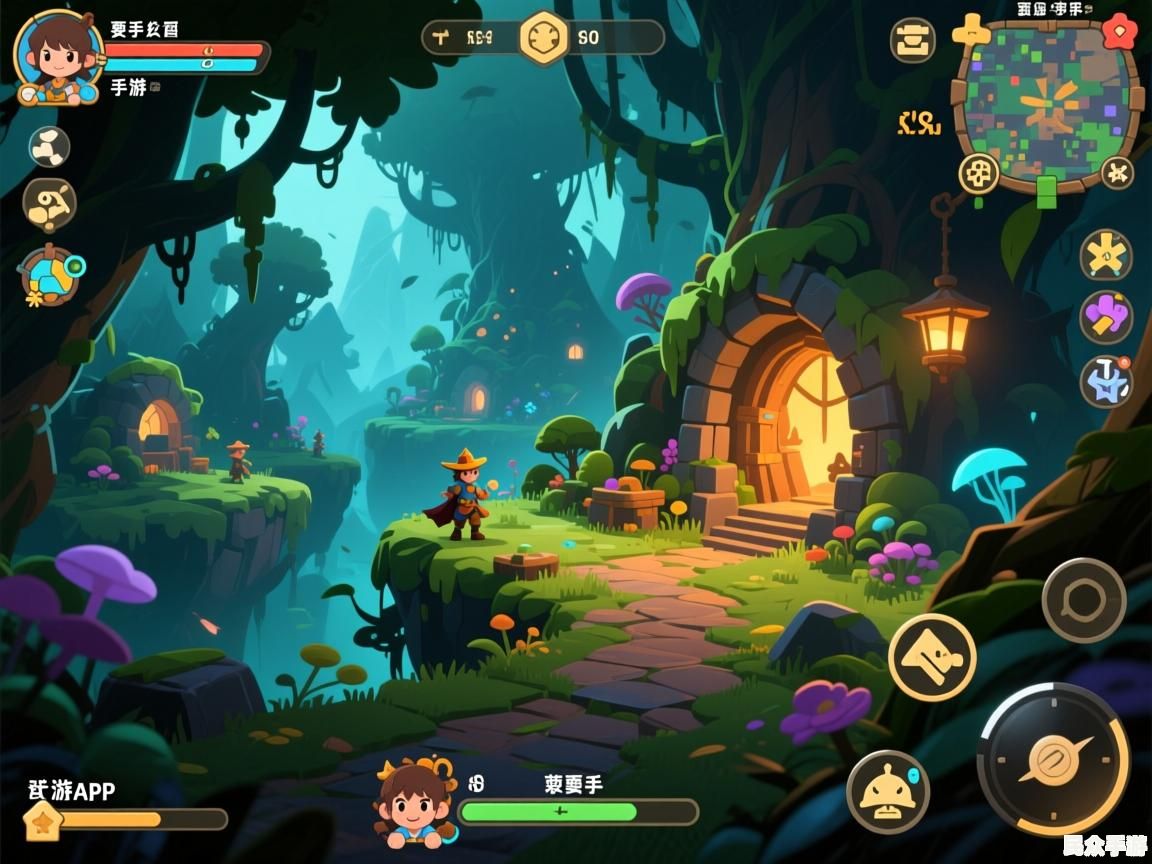The height and width of the screenshot is (864, 1152).
Task: Click the gold hexagon emblem at top center
Action: (544, 38)
